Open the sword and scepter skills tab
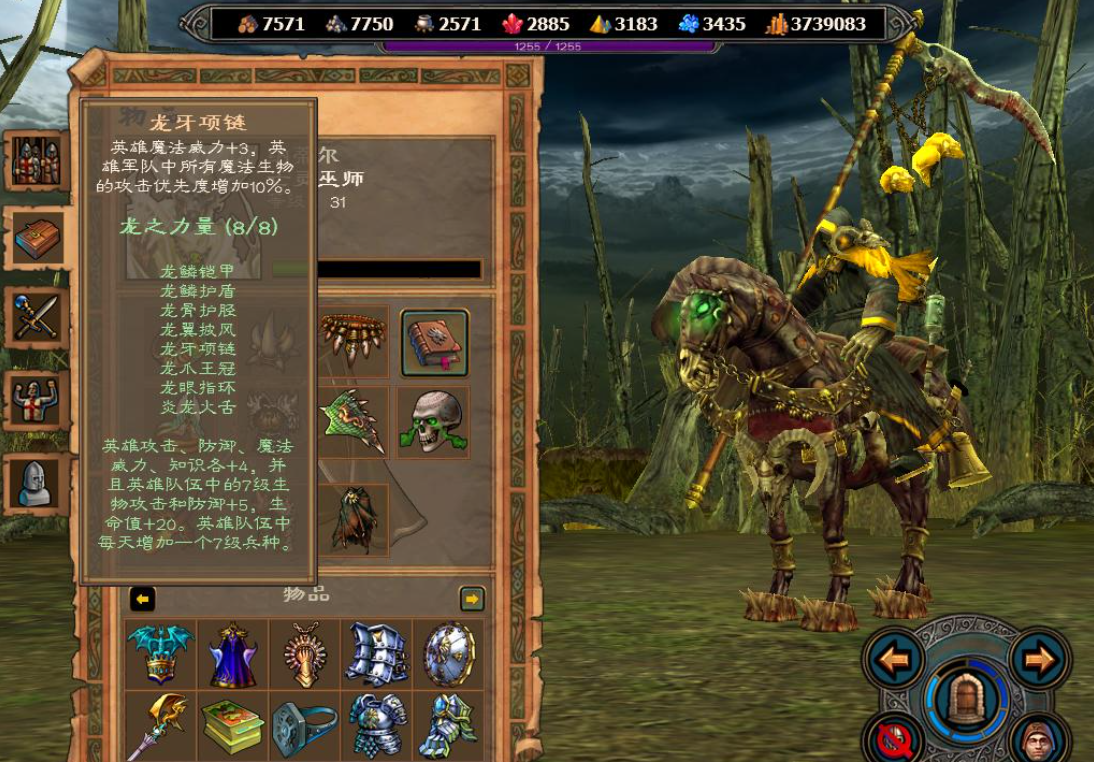This screenshot has height=762, width=1094. pos(38,318)
